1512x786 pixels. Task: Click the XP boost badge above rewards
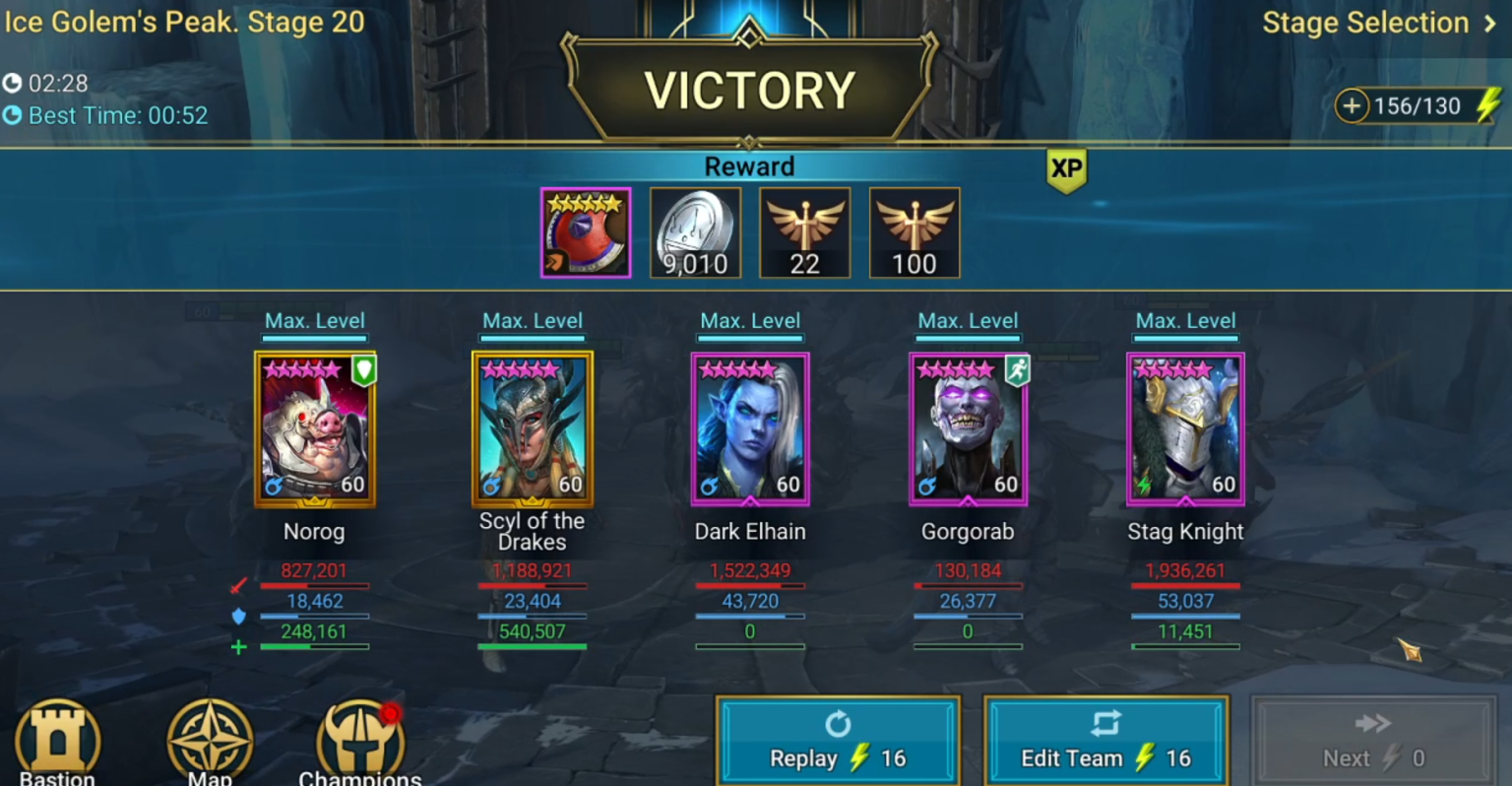[1067, 169]
